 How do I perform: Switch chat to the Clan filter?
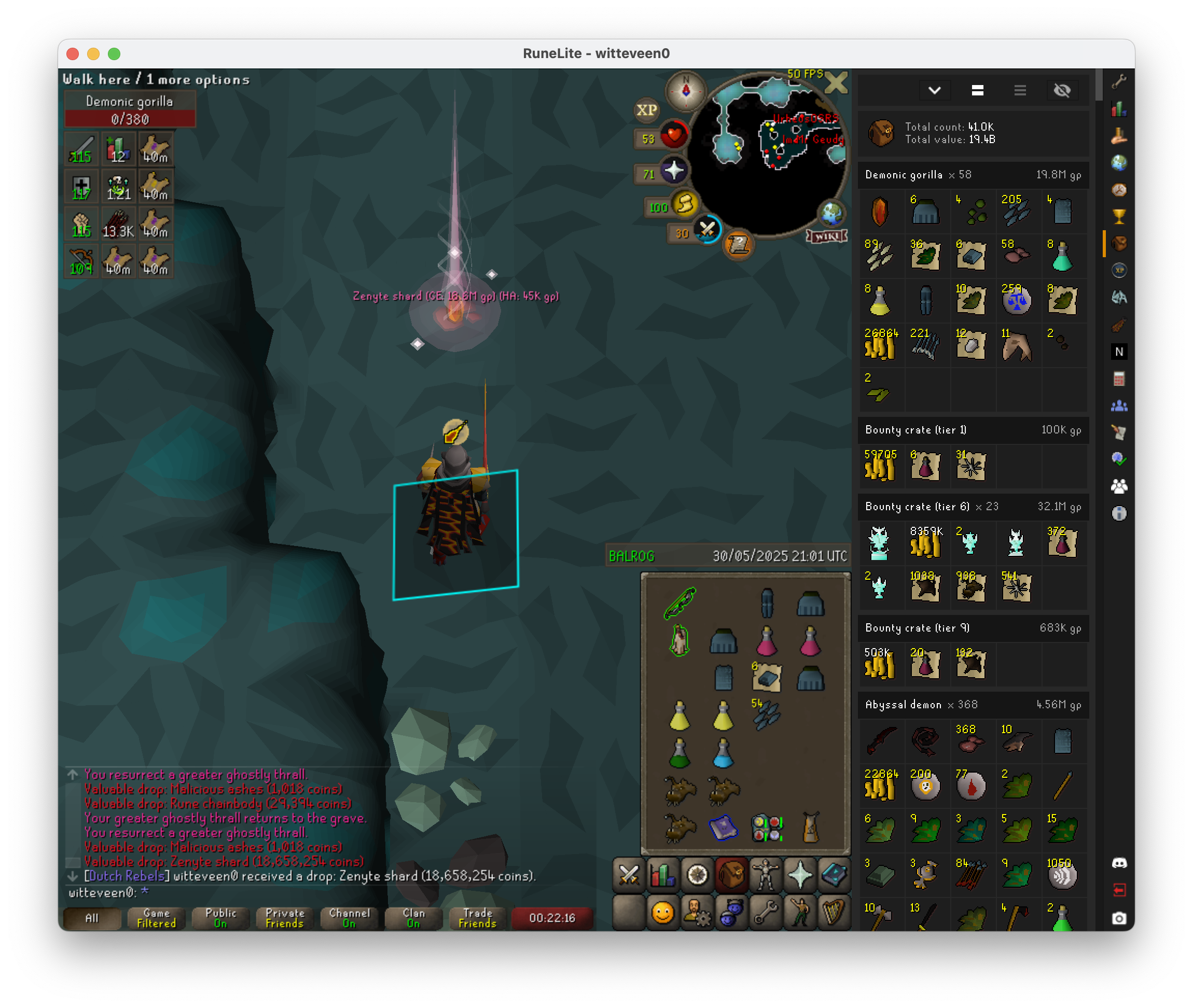tap(413, 918)
